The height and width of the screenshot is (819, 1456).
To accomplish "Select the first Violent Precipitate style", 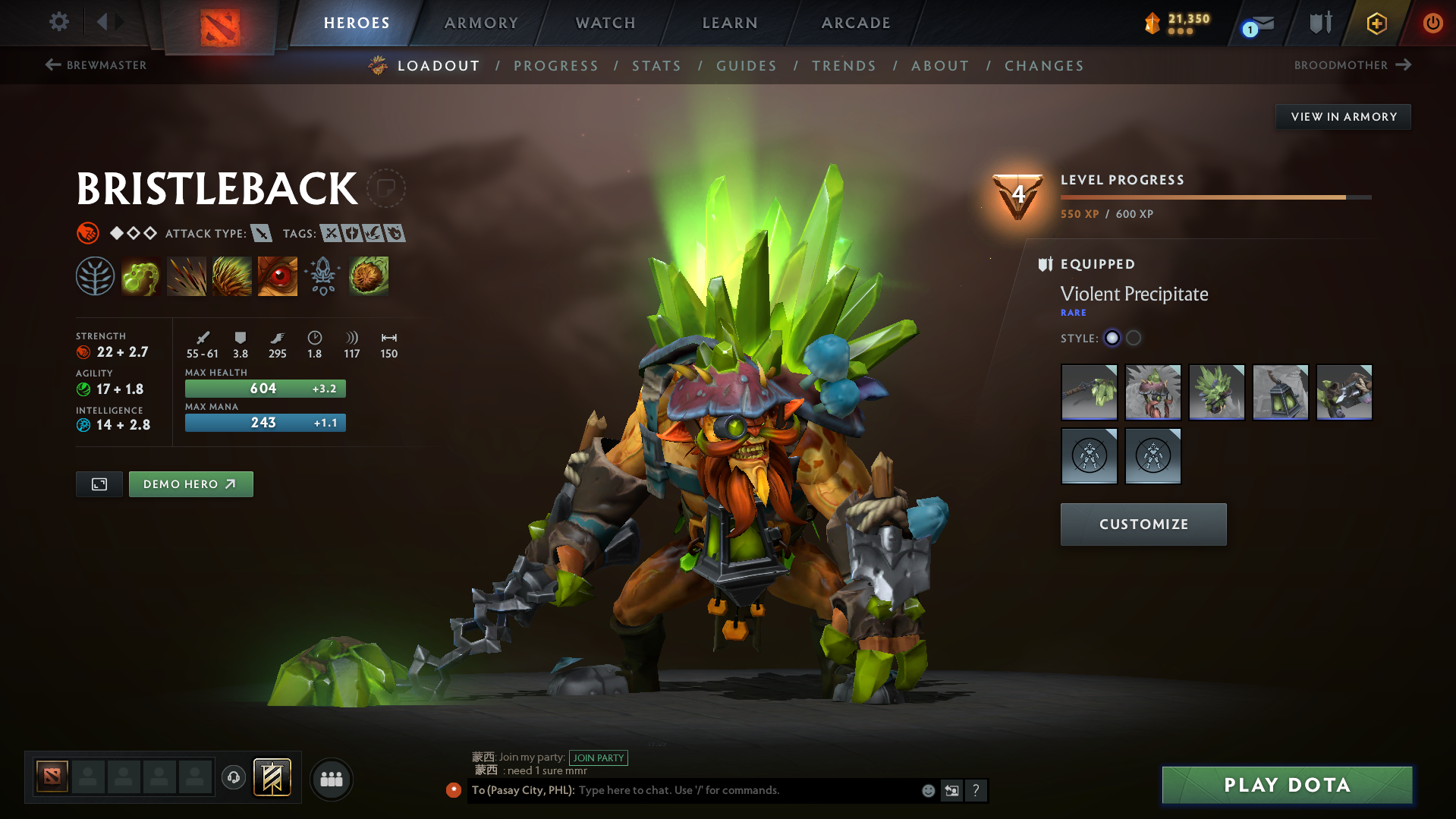I will (x=1112, y=339).
